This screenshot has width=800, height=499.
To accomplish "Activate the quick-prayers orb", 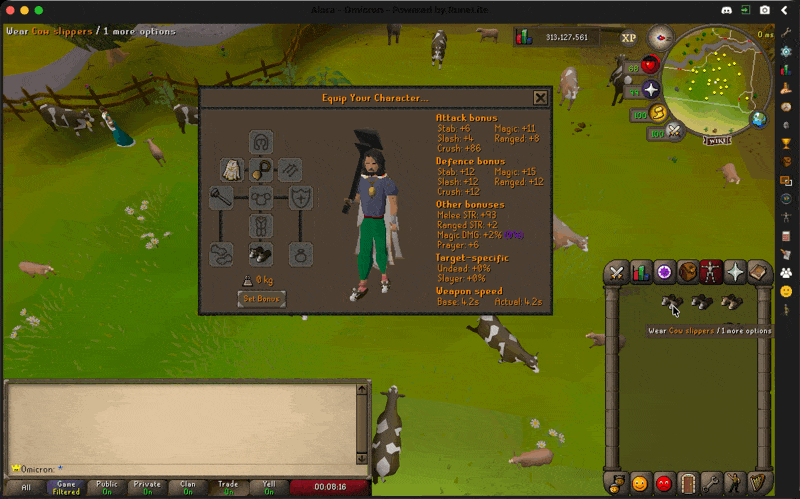I will pyautogui.click(x=651, y=90).
